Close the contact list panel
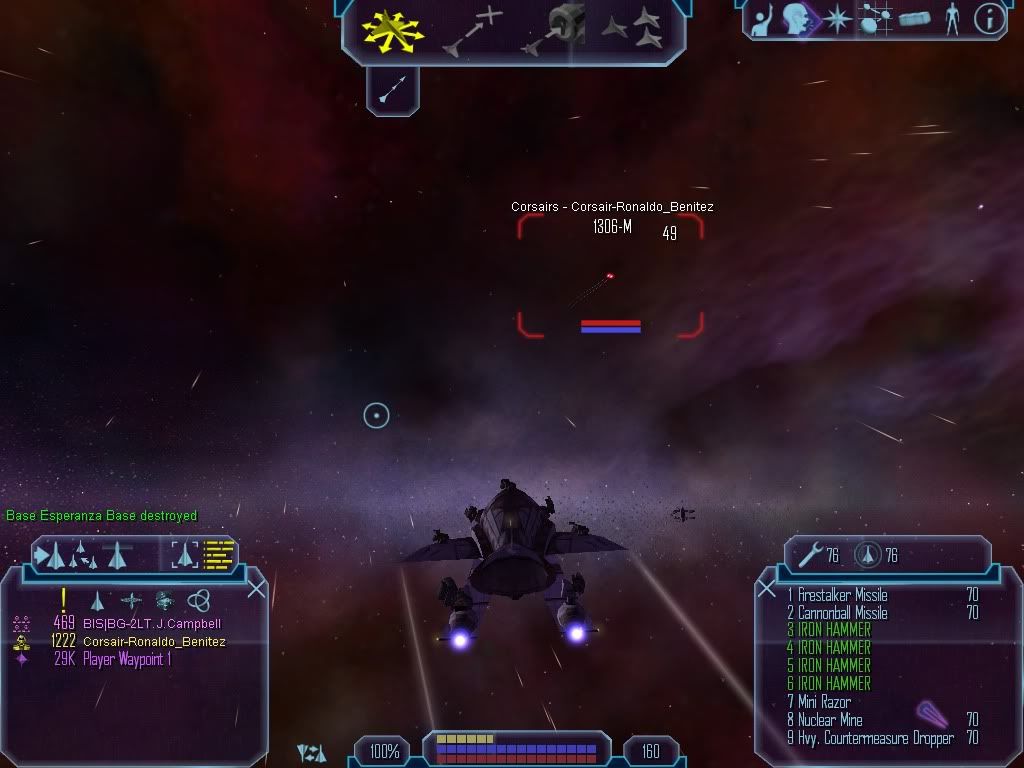The image size is (1024, 768). (256, 589)
